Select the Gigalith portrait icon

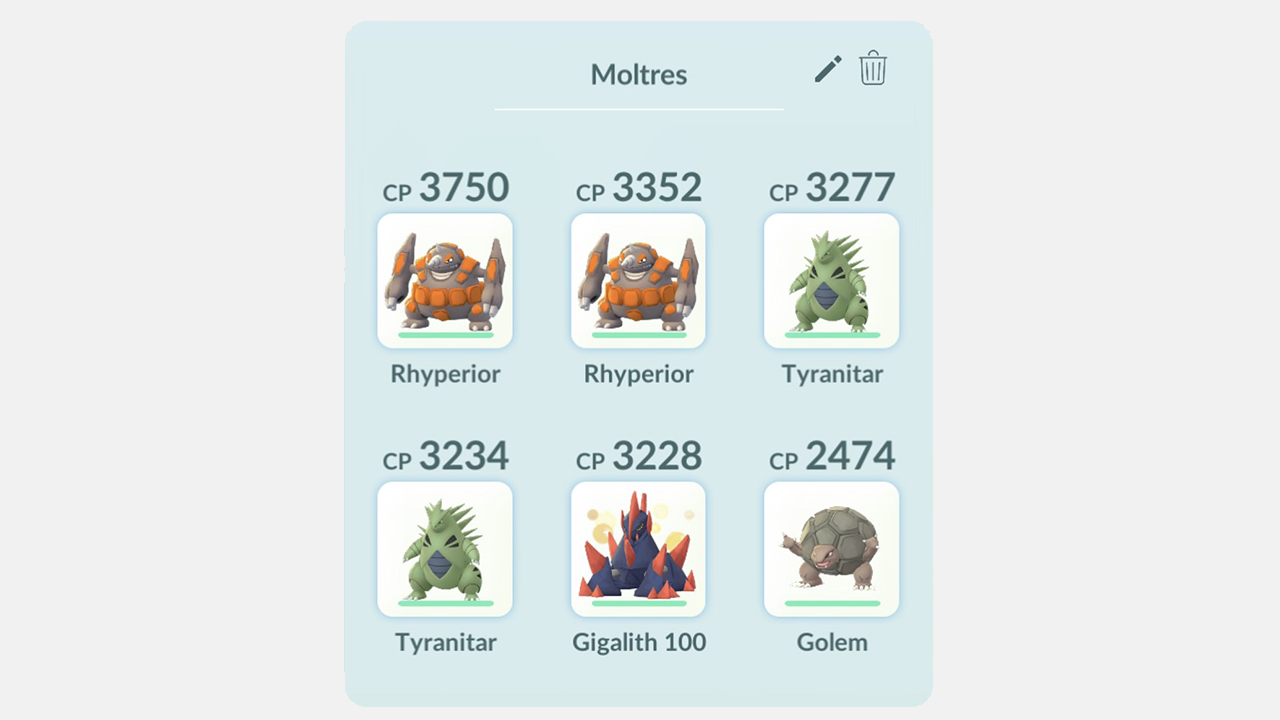(x=638, y=549)
